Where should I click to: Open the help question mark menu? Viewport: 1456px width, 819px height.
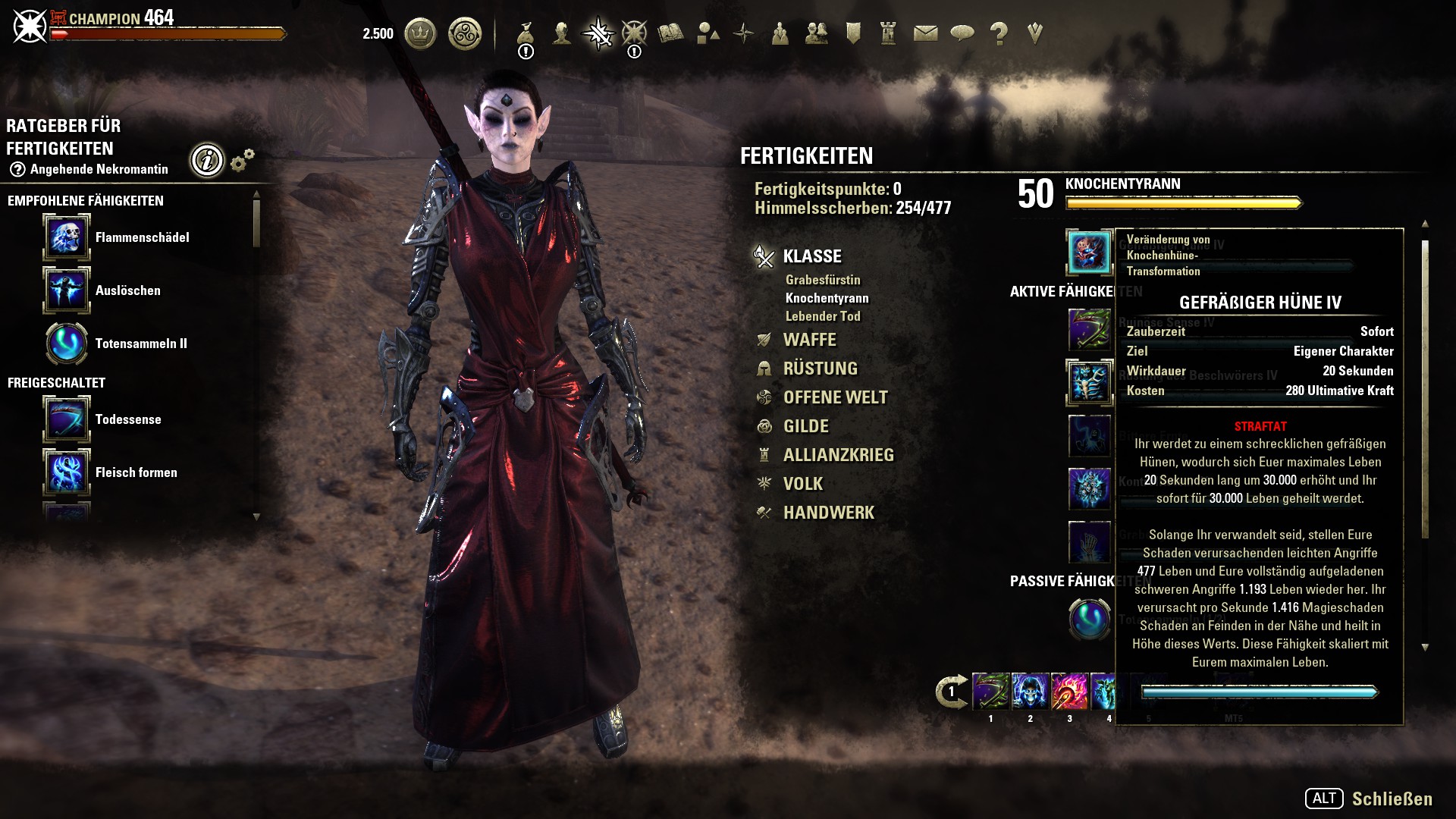[x=999, y=33]
